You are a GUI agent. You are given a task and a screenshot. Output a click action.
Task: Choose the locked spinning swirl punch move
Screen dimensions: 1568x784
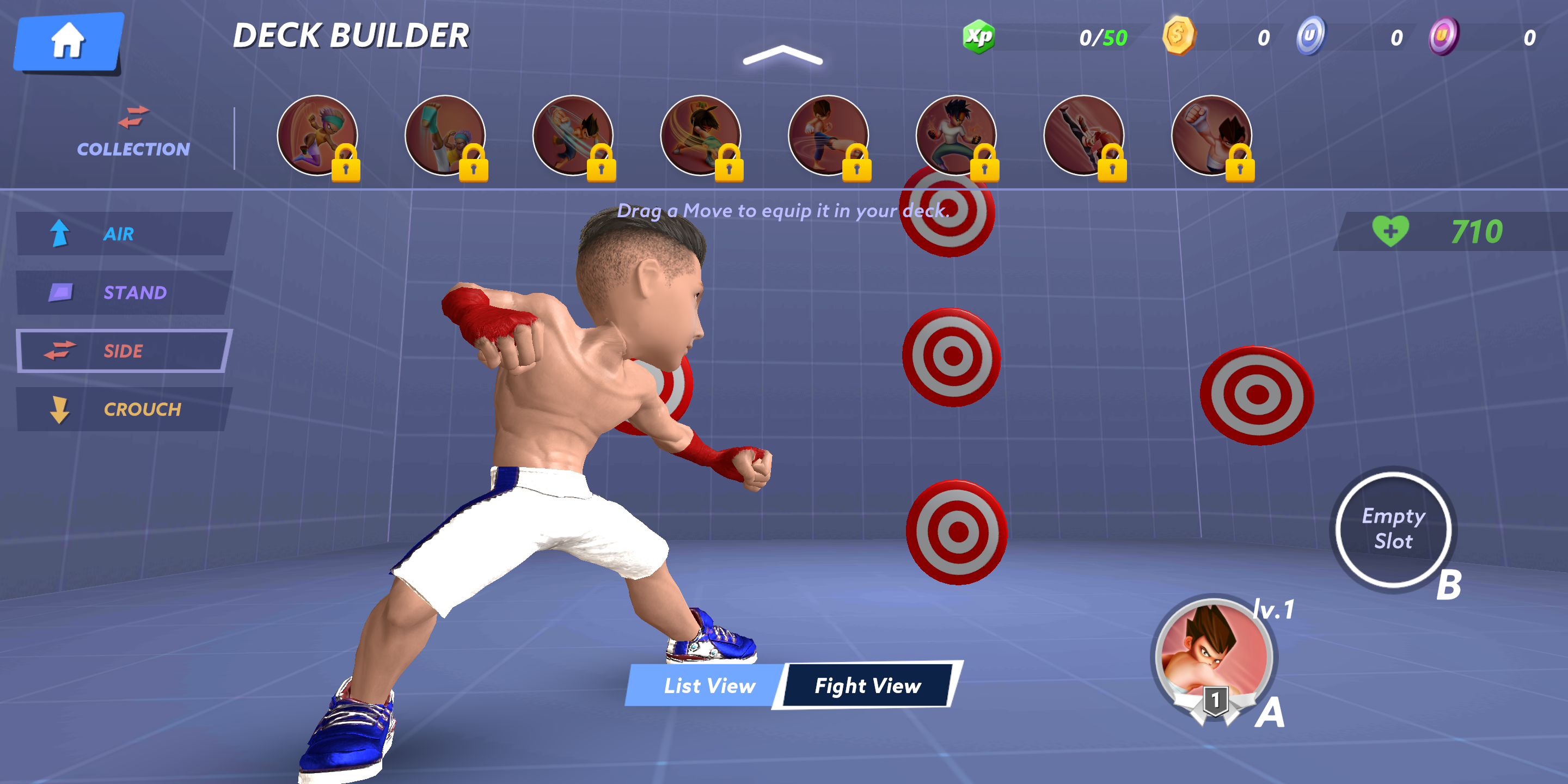pos(573,135)
